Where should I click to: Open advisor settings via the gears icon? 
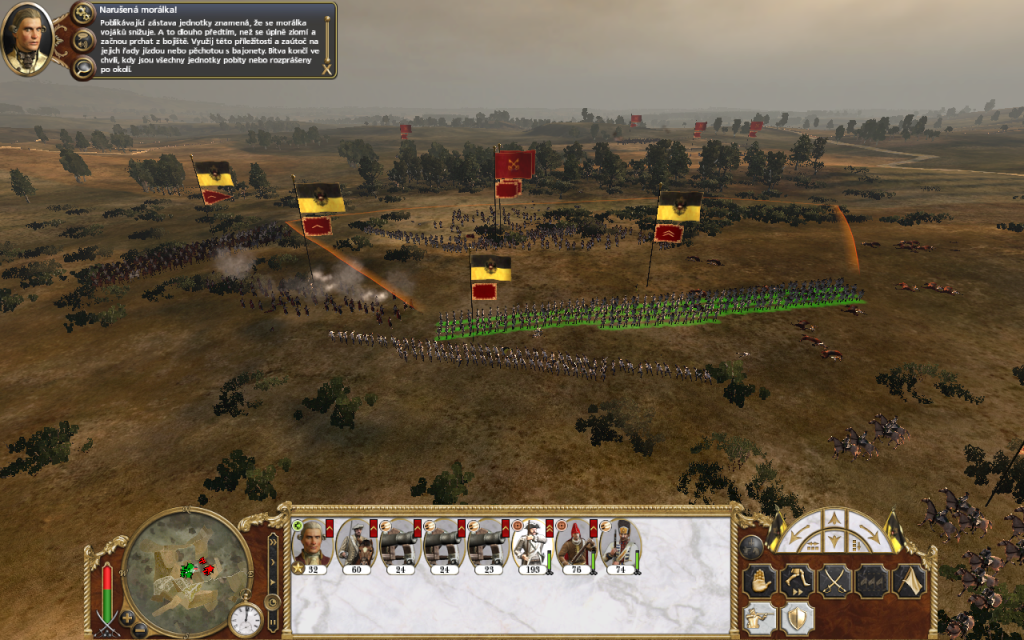tap(85, 41)
